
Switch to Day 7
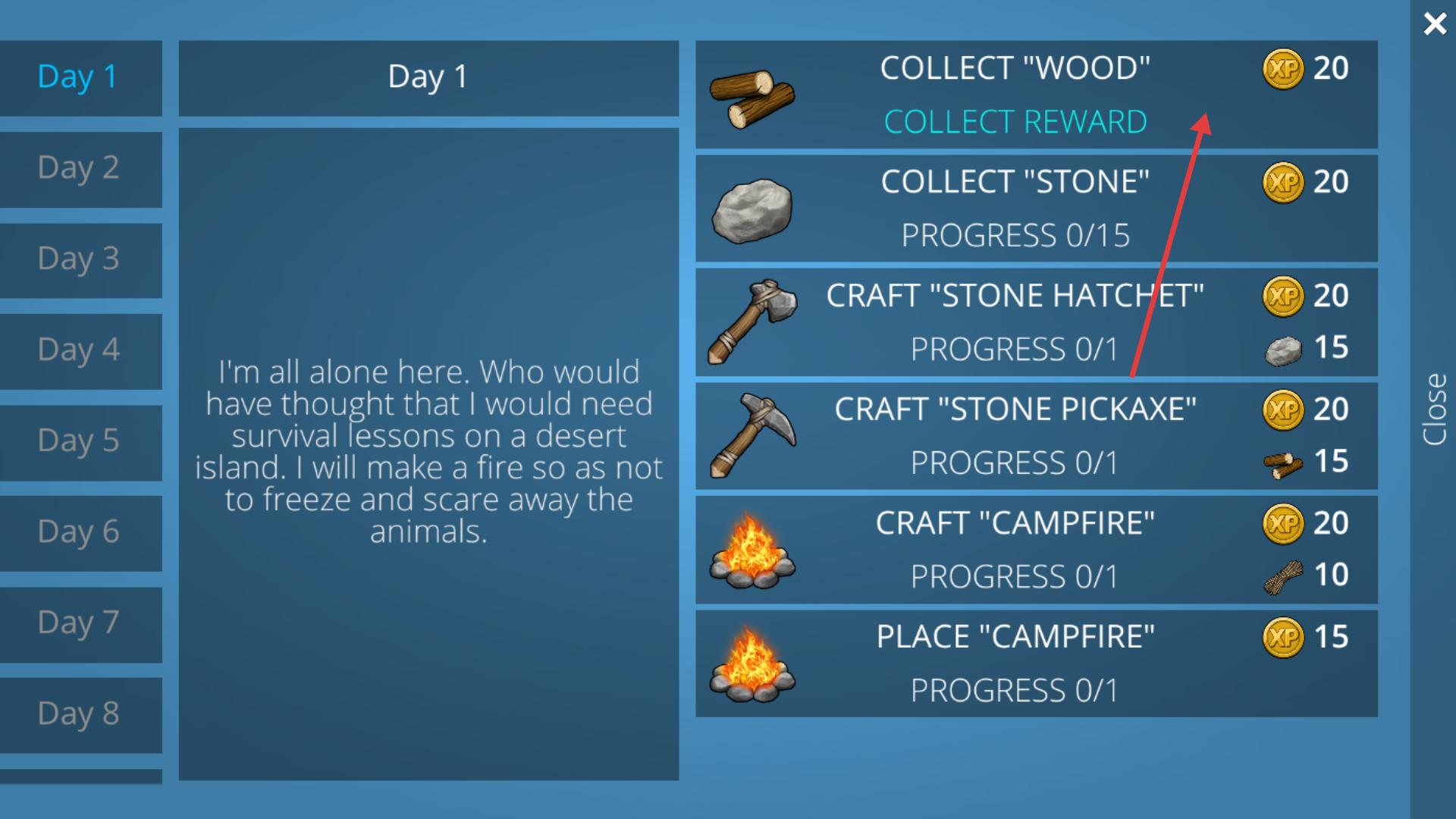click(x=78, y=623)
